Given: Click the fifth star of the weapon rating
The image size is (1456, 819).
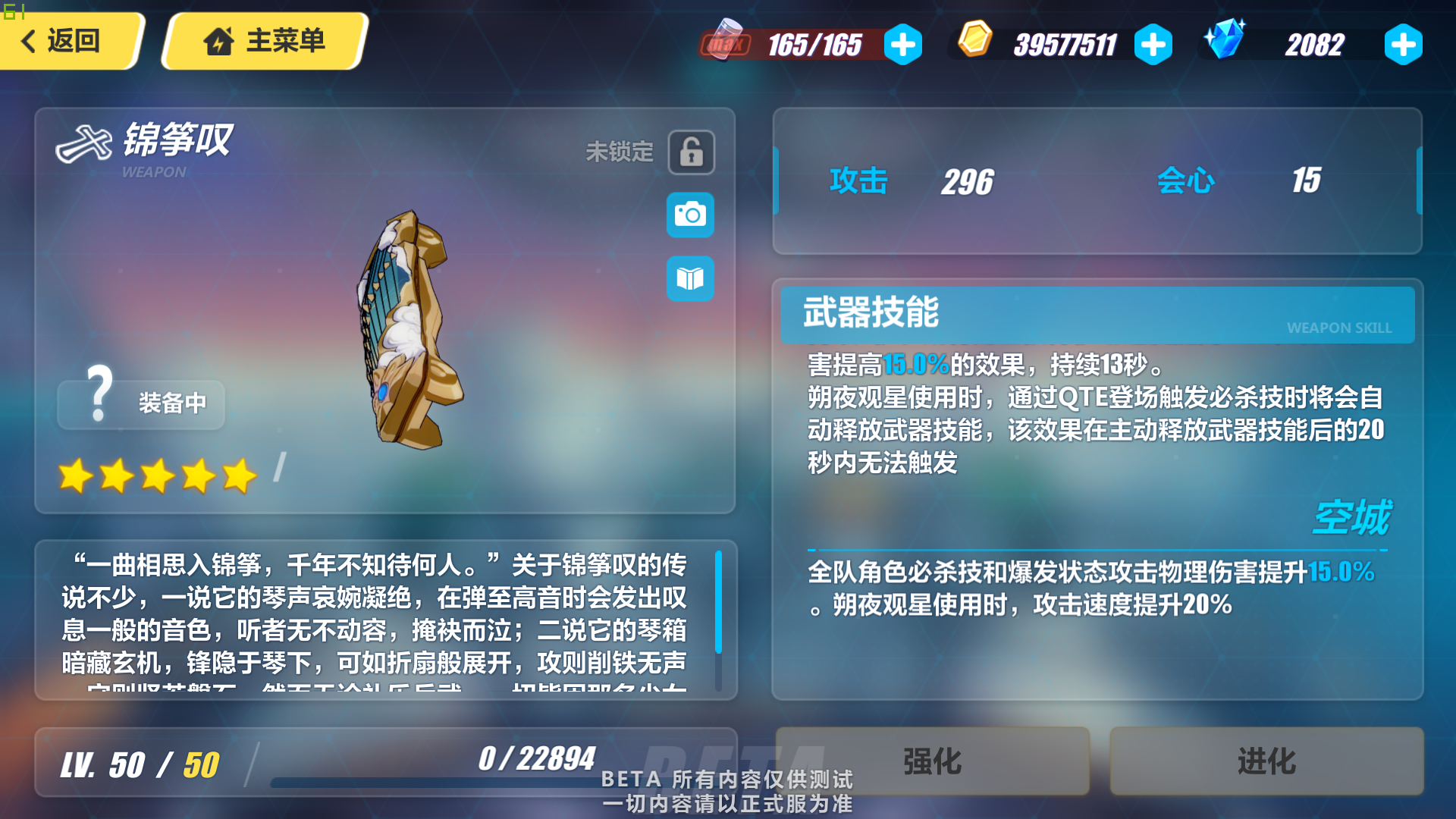Looking at the screenshot, I should coord(237,476).
